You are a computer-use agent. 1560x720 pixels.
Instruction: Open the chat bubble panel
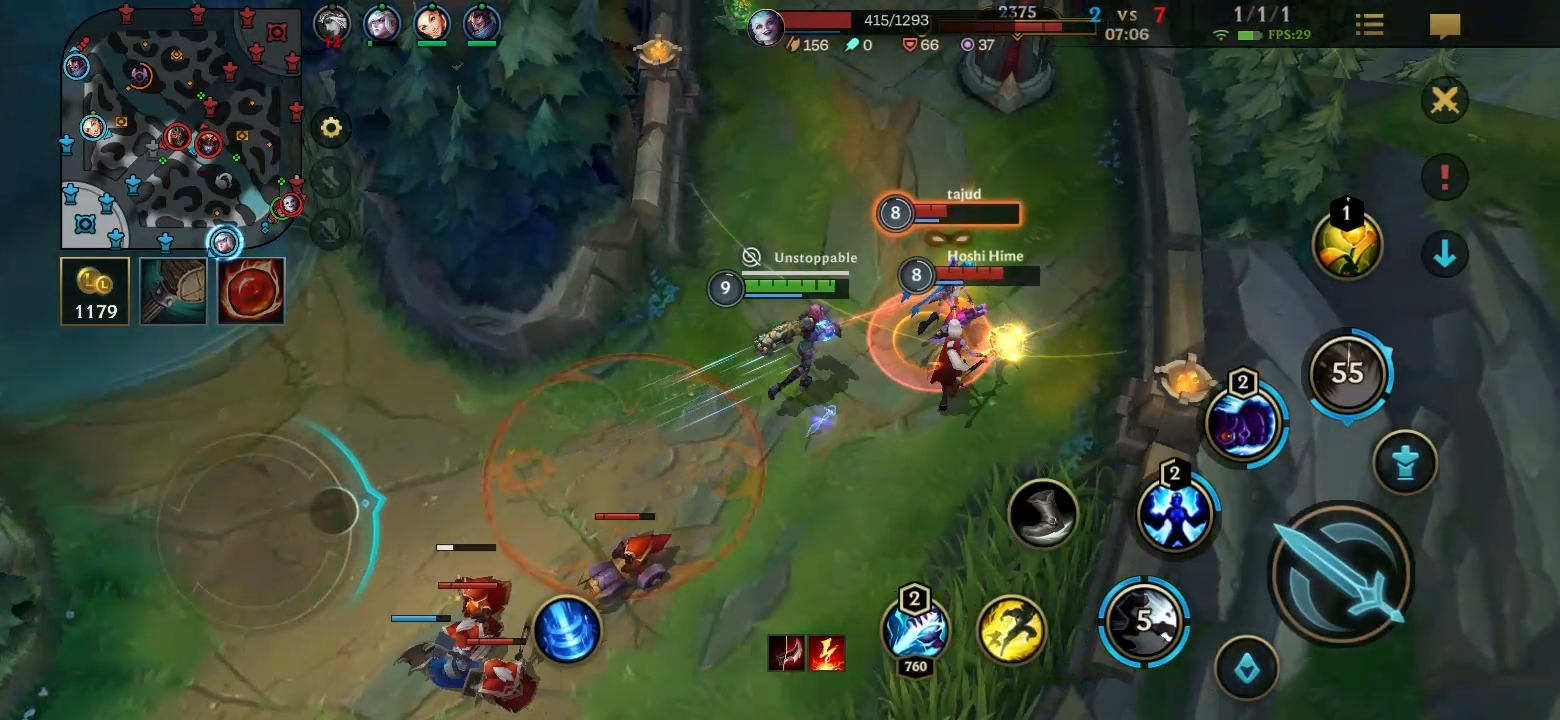coord(1444,24)
